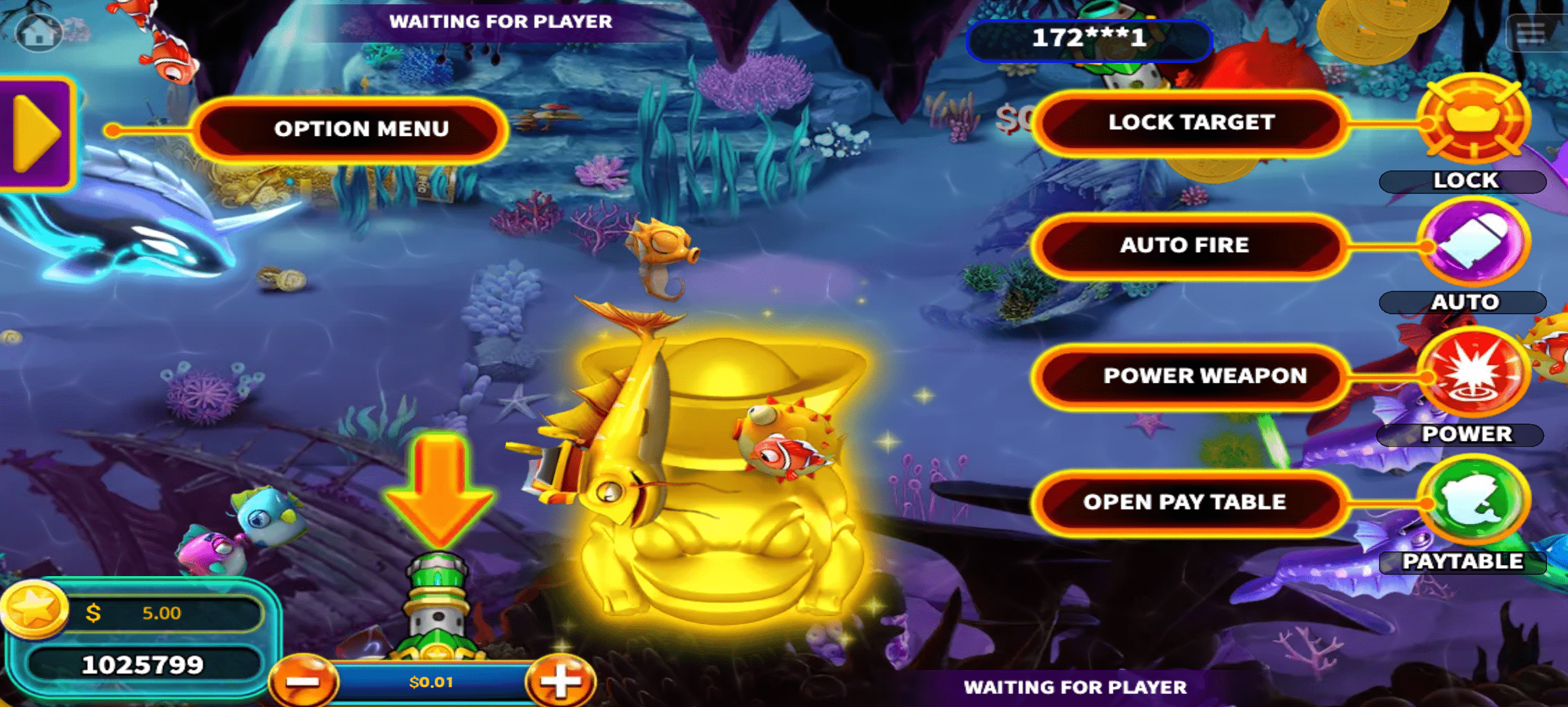1568x707 pixels.
Task: Open the option menu with the yellow arrow
Action: [x=36, y=132]
